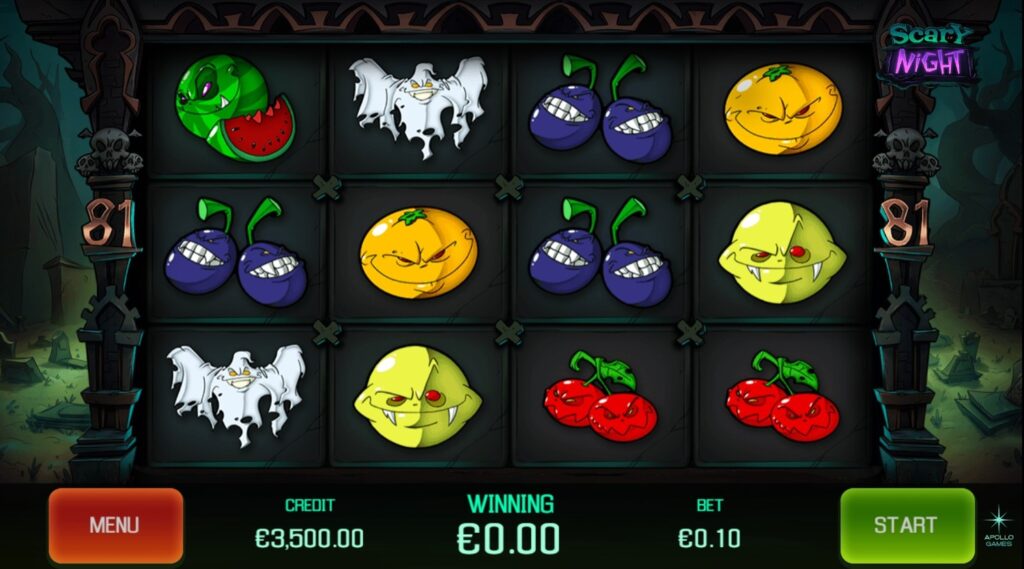The width and height of the screenshot is (1024, 569).
Task: Spin the reels with the green START button
Action: coord(906,525)
